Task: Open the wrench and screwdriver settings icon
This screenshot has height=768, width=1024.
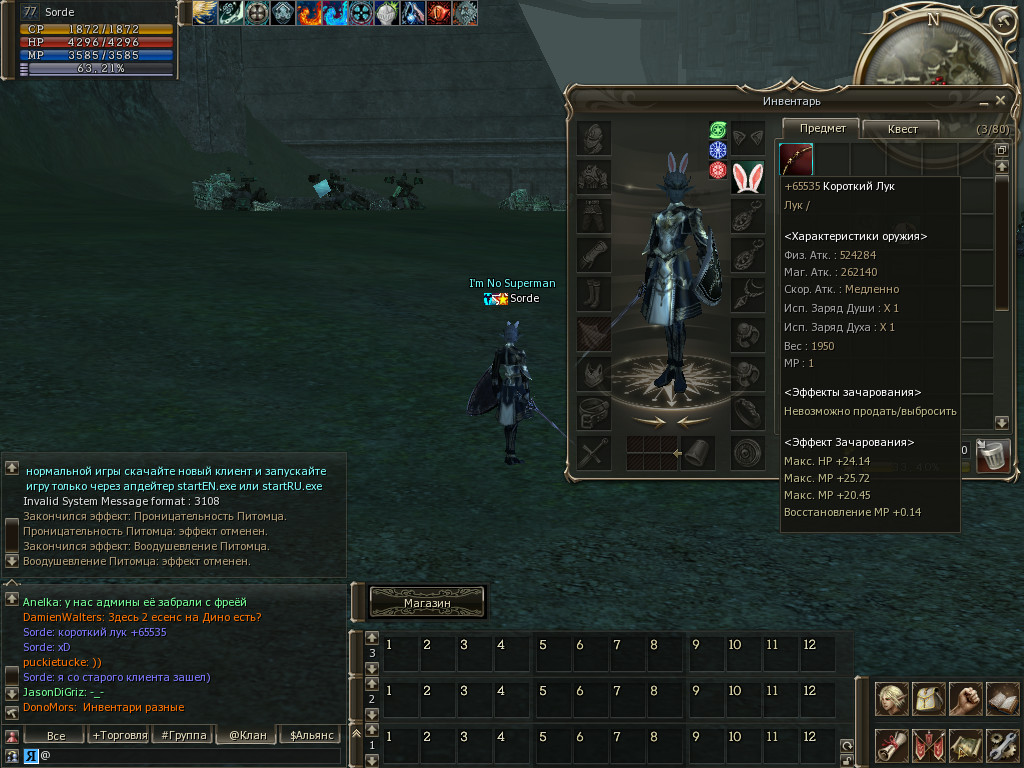Action: [x=1002, y=745]
